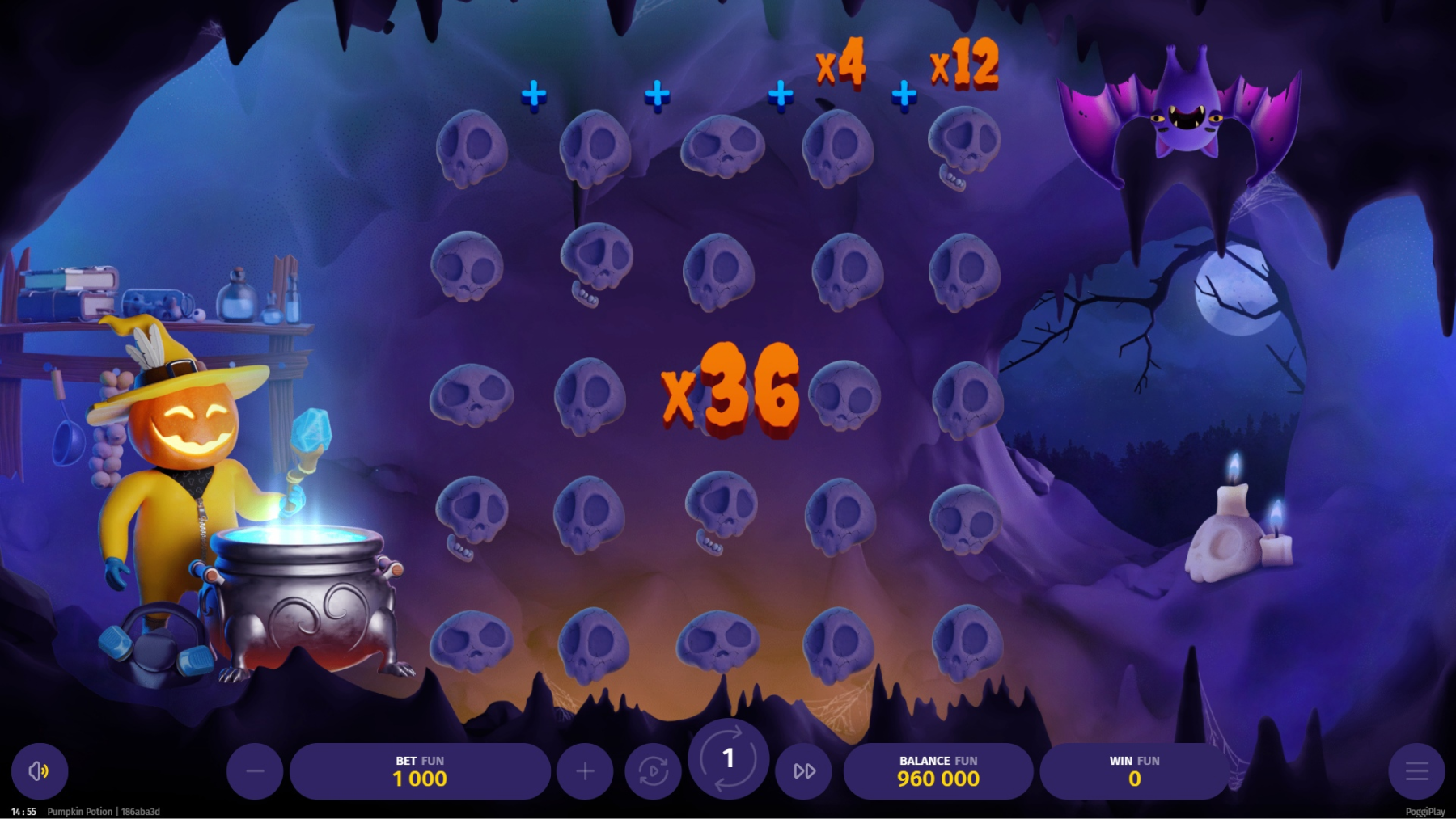
Task: Click the bet amount display
Action: click(420, 771)
